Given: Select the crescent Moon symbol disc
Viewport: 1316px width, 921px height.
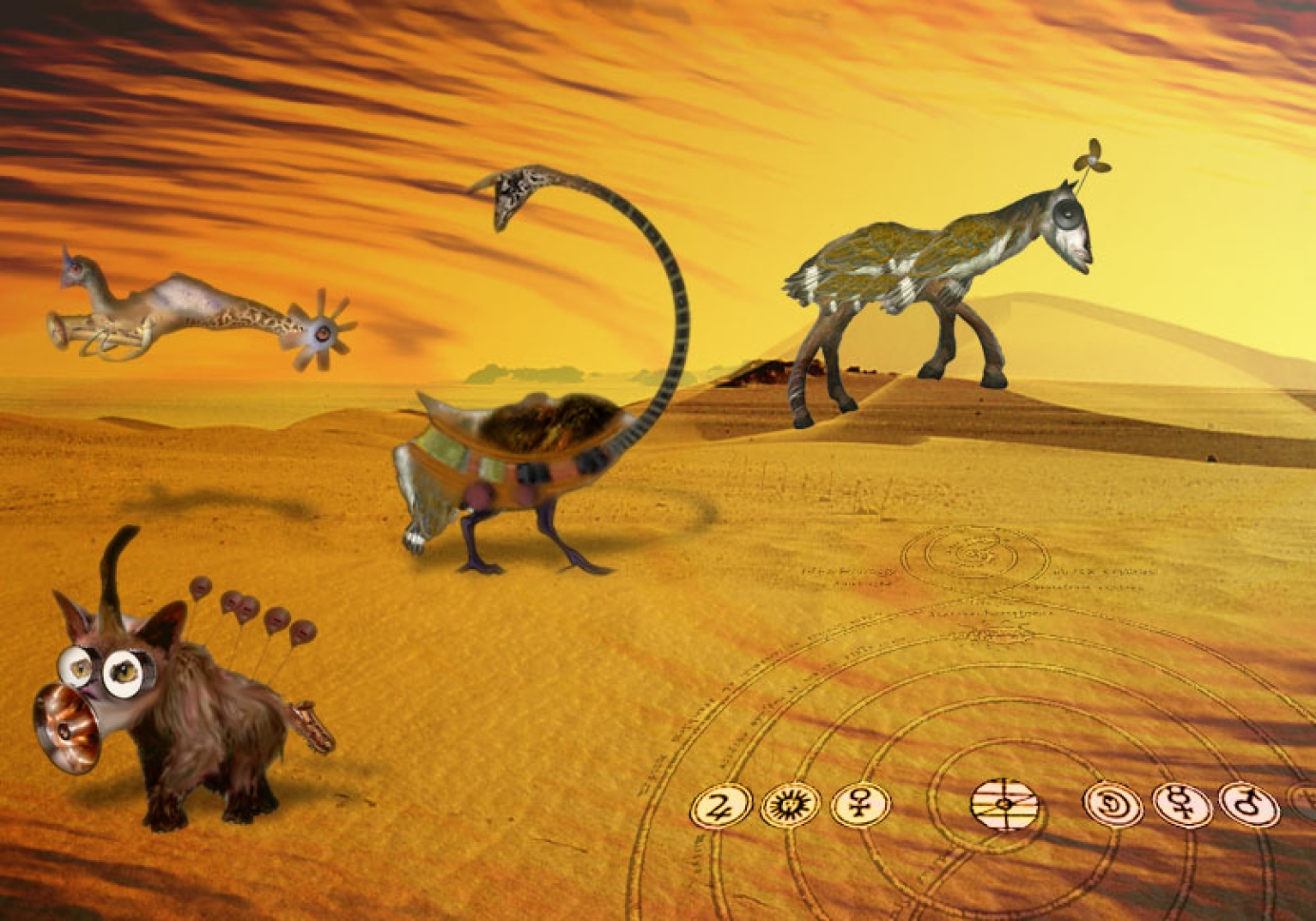Looking at the screenshot, I should pos(1112,805).
